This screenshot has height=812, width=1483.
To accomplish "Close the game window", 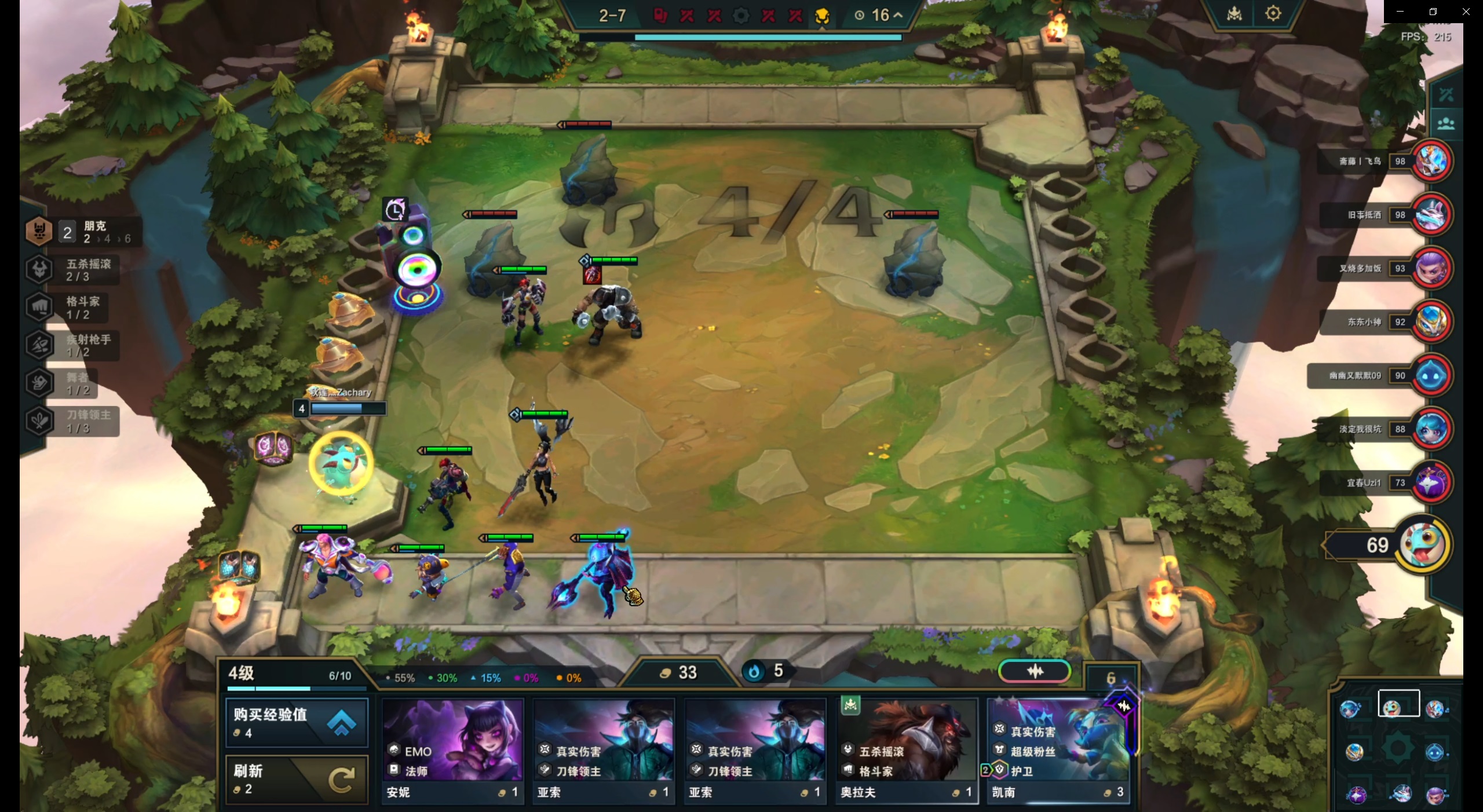I will [1466, 12].
